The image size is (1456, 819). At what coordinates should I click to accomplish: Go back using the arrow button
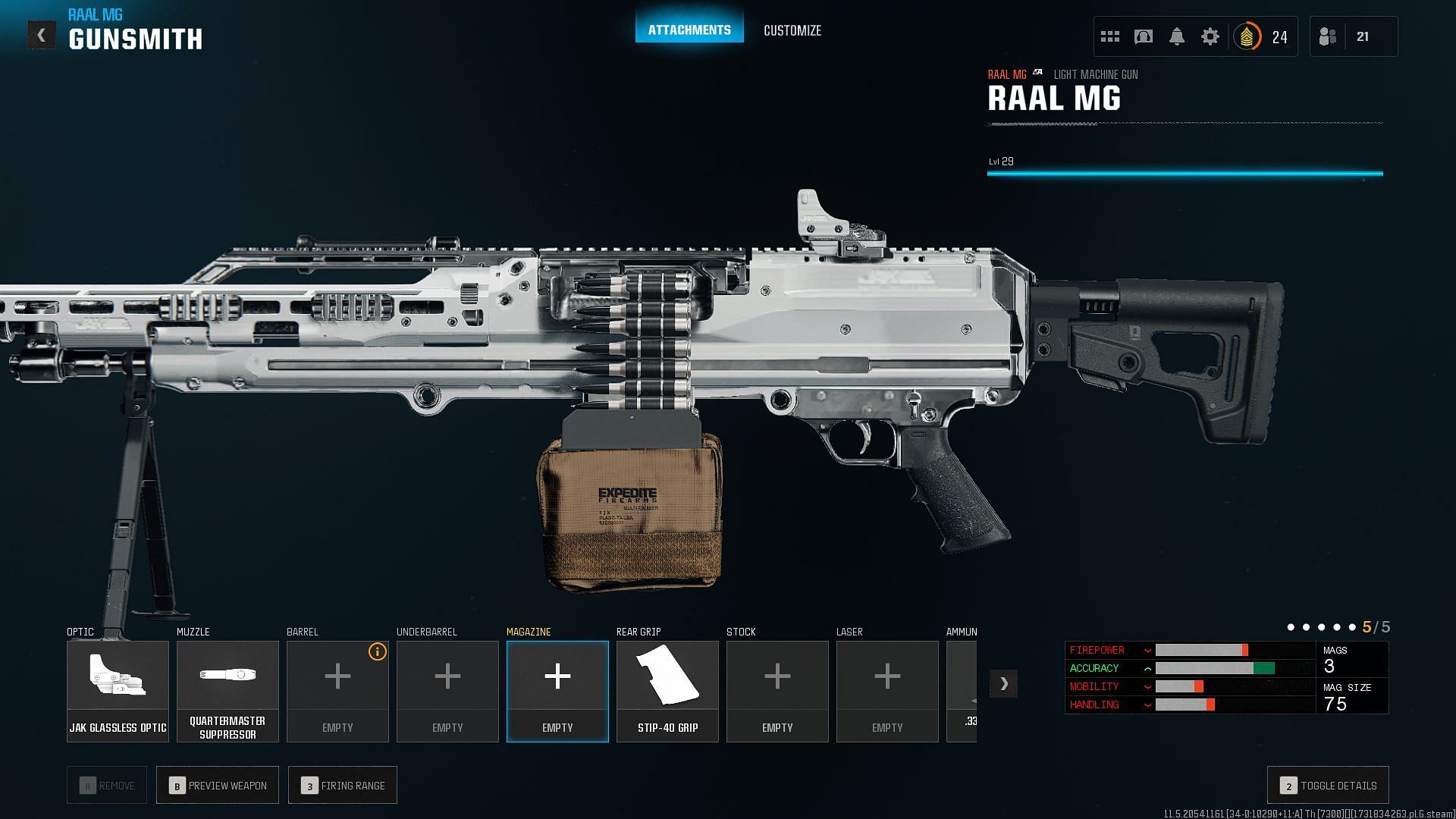click(42, 35)
